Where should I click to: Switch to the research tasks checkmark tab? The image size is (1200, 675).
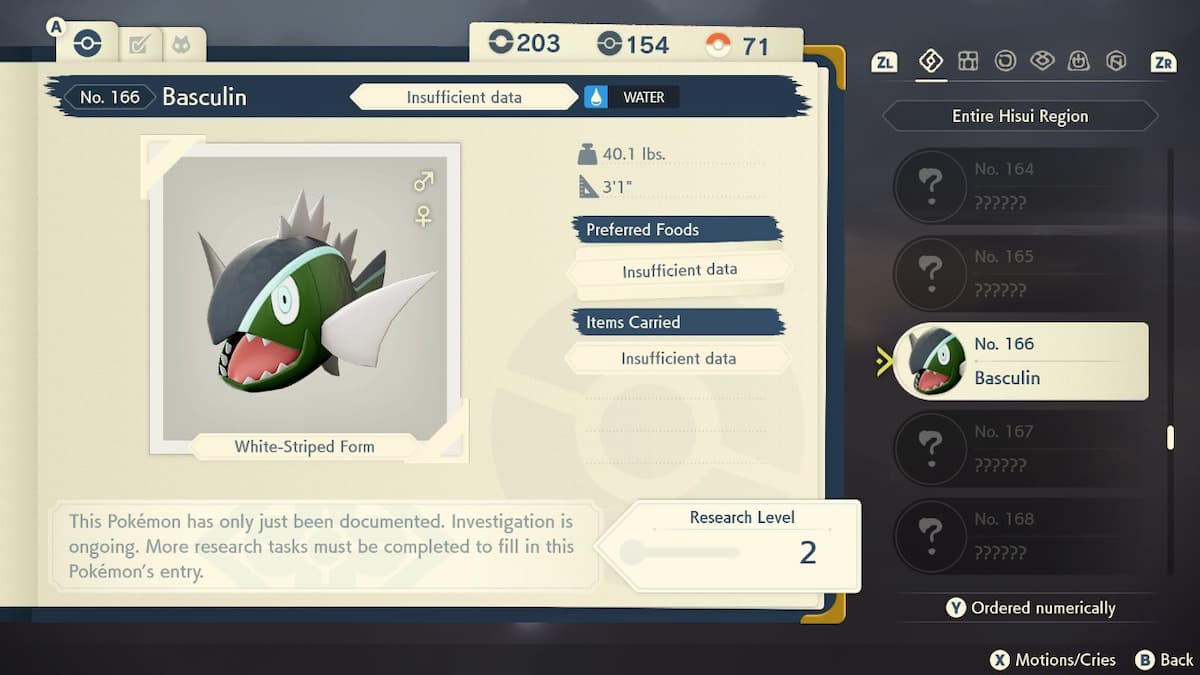click(x=138, y=45)
